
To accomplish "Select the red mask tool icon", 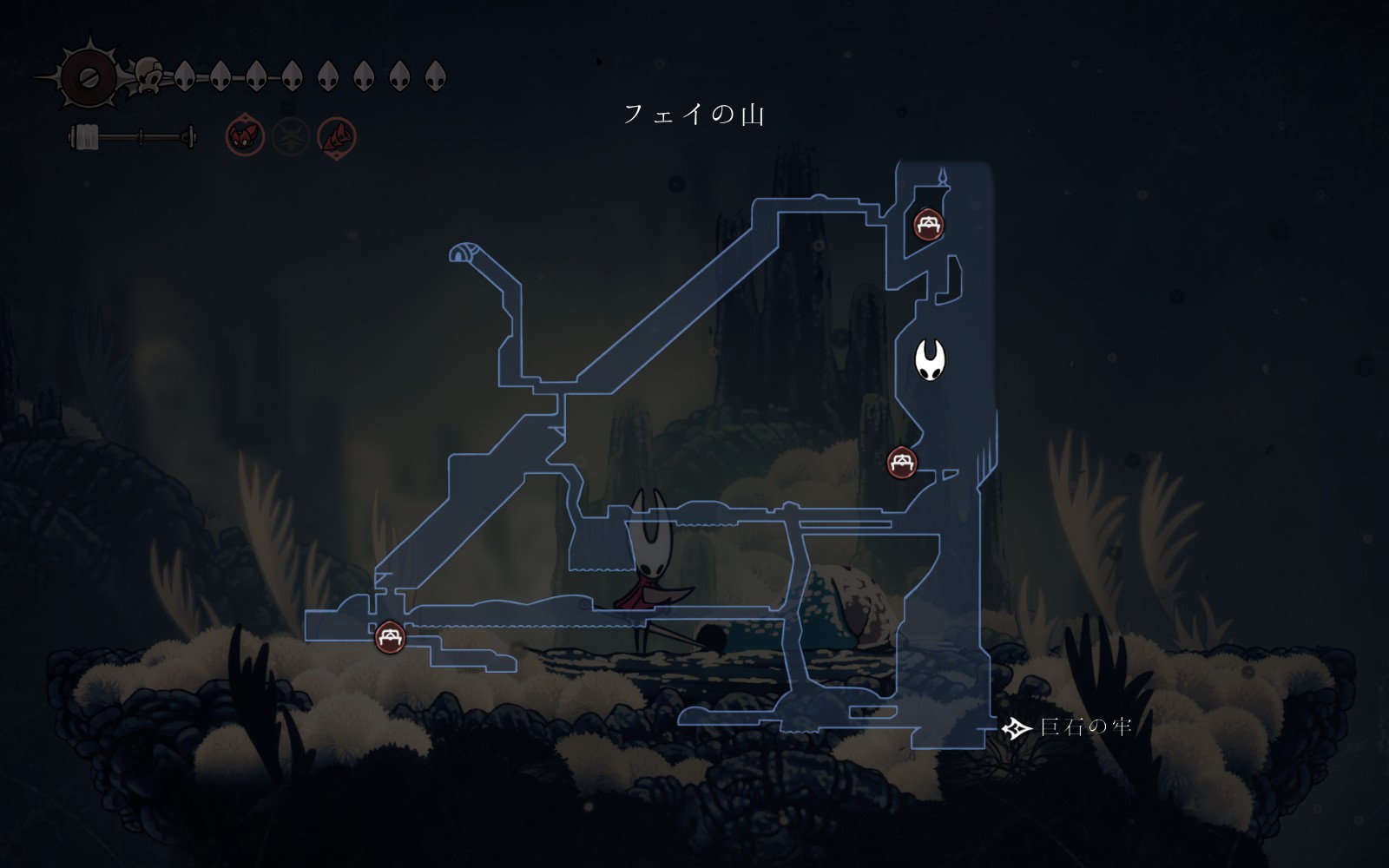I will tap(245, 137).
